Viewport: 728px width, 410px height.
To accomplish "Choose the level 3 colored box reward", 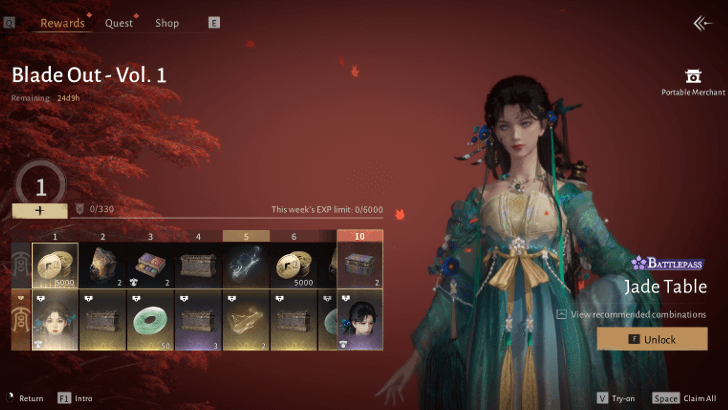I will coord(151,266).
